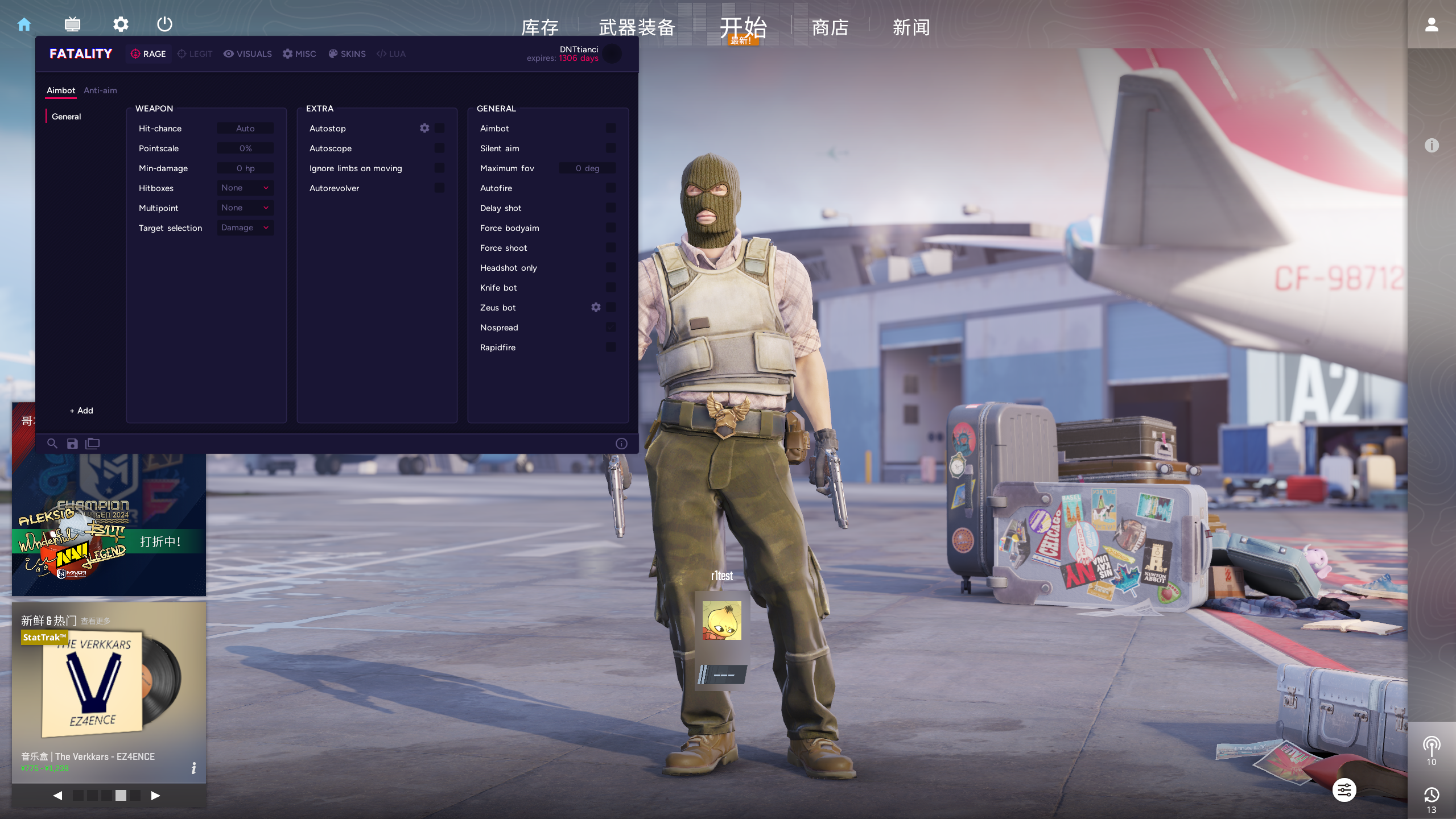Open game settings gear icon
This screenshot has height=819, width=1456.
(121, 24)
